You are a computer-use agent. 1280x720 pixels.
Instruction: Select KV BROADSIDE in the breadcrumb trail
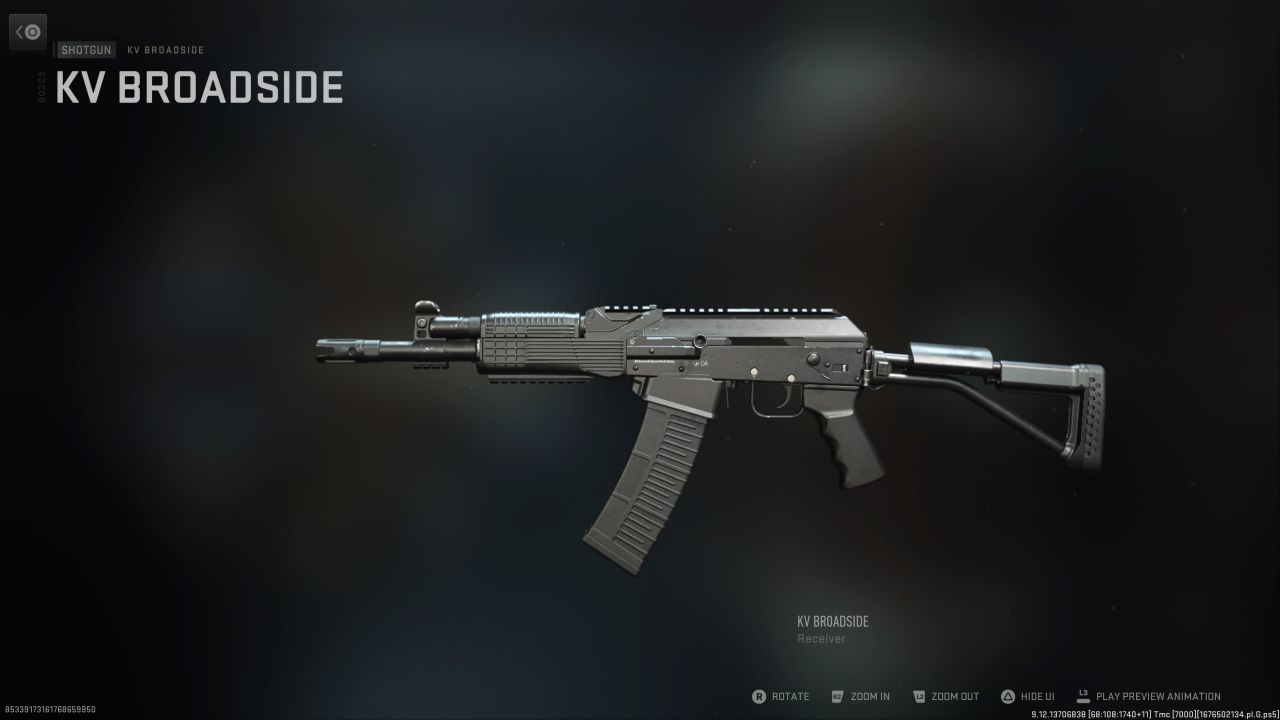coord(164,49)
